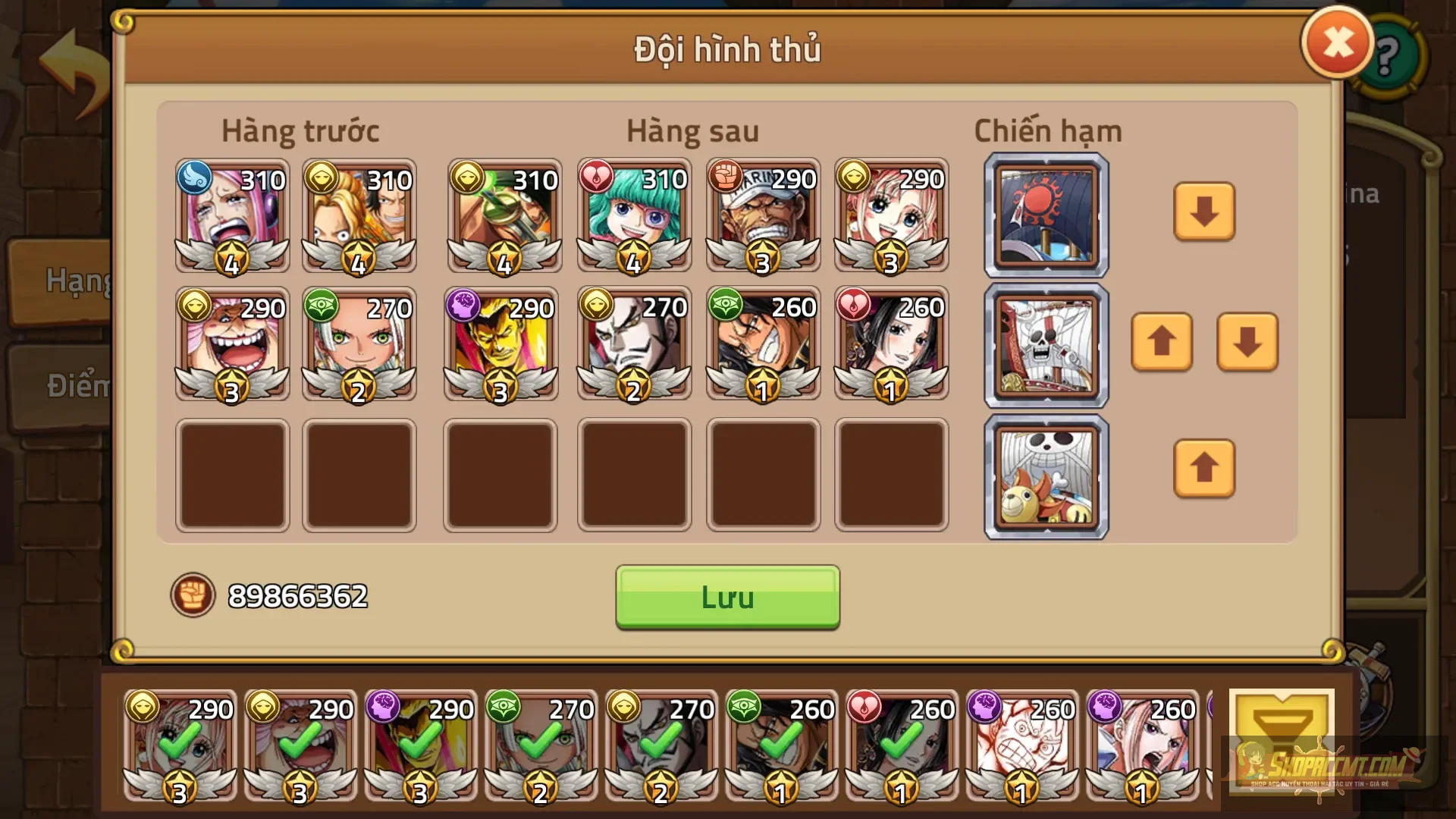This screenshot has height=819, width=1456.
Task: Click the up arrow beside the bottom ship
Action: click(x=1204, y=469)
